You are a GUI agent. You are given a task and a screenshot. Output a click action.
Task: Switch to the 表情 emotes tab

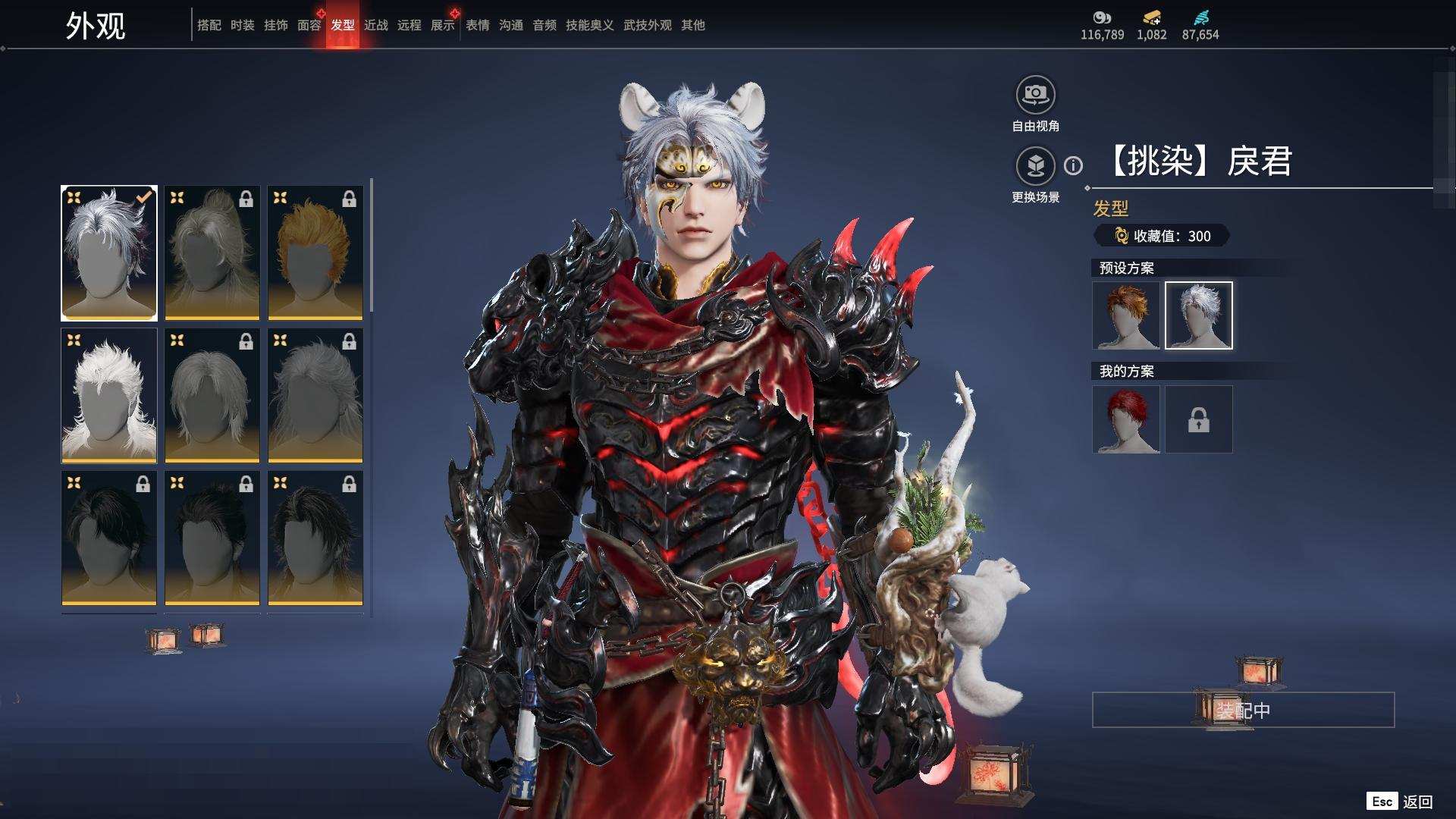(x=477, y=25)
